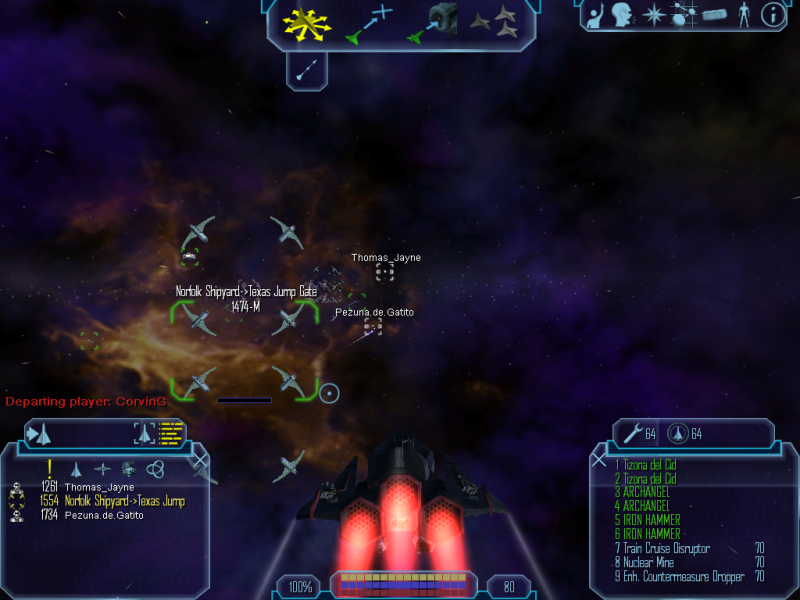
Task: Use nanobots with the wrench icon
Action: 634,433
